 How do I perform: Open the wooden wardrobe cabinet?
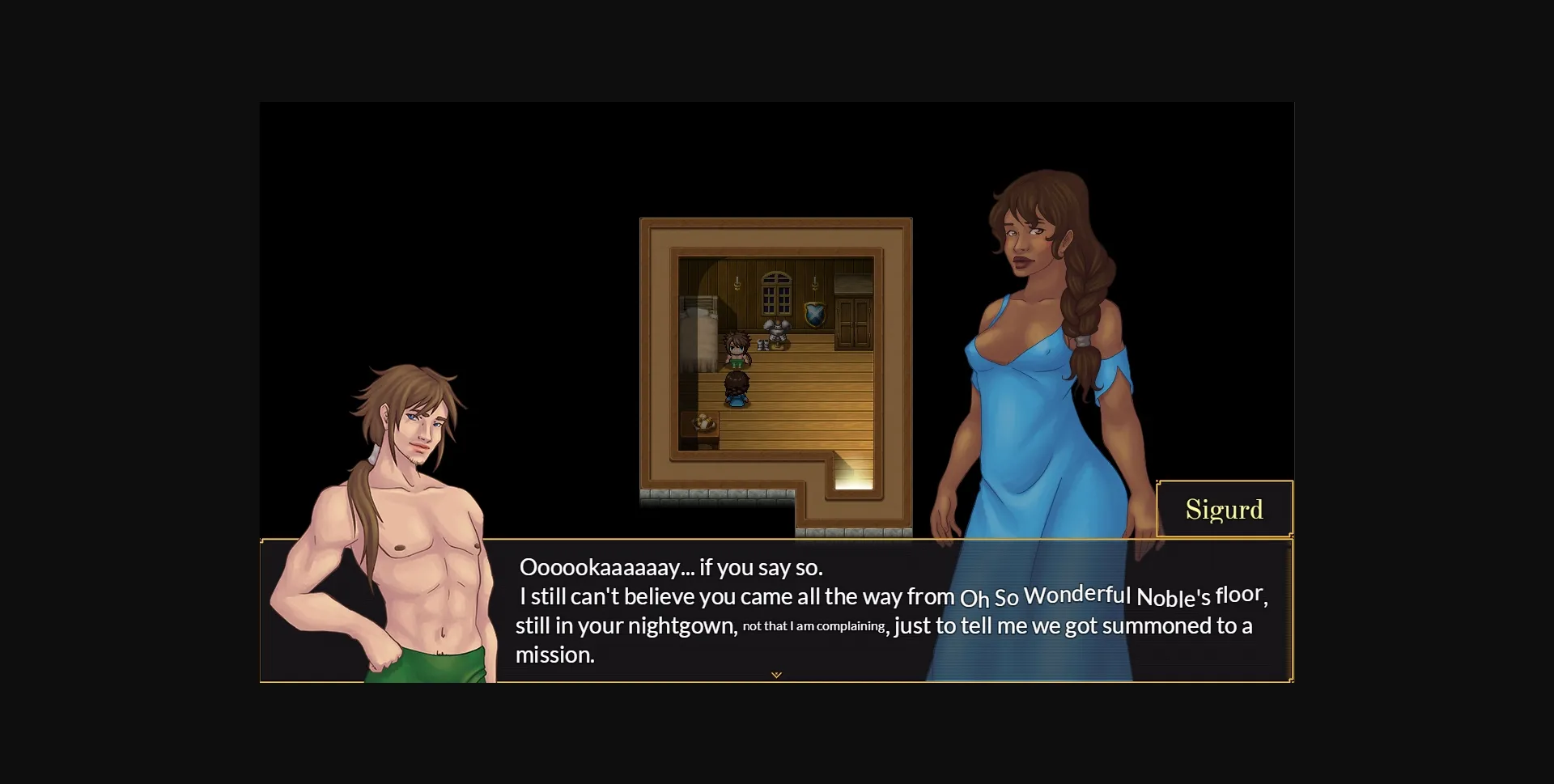pos(852,324)
